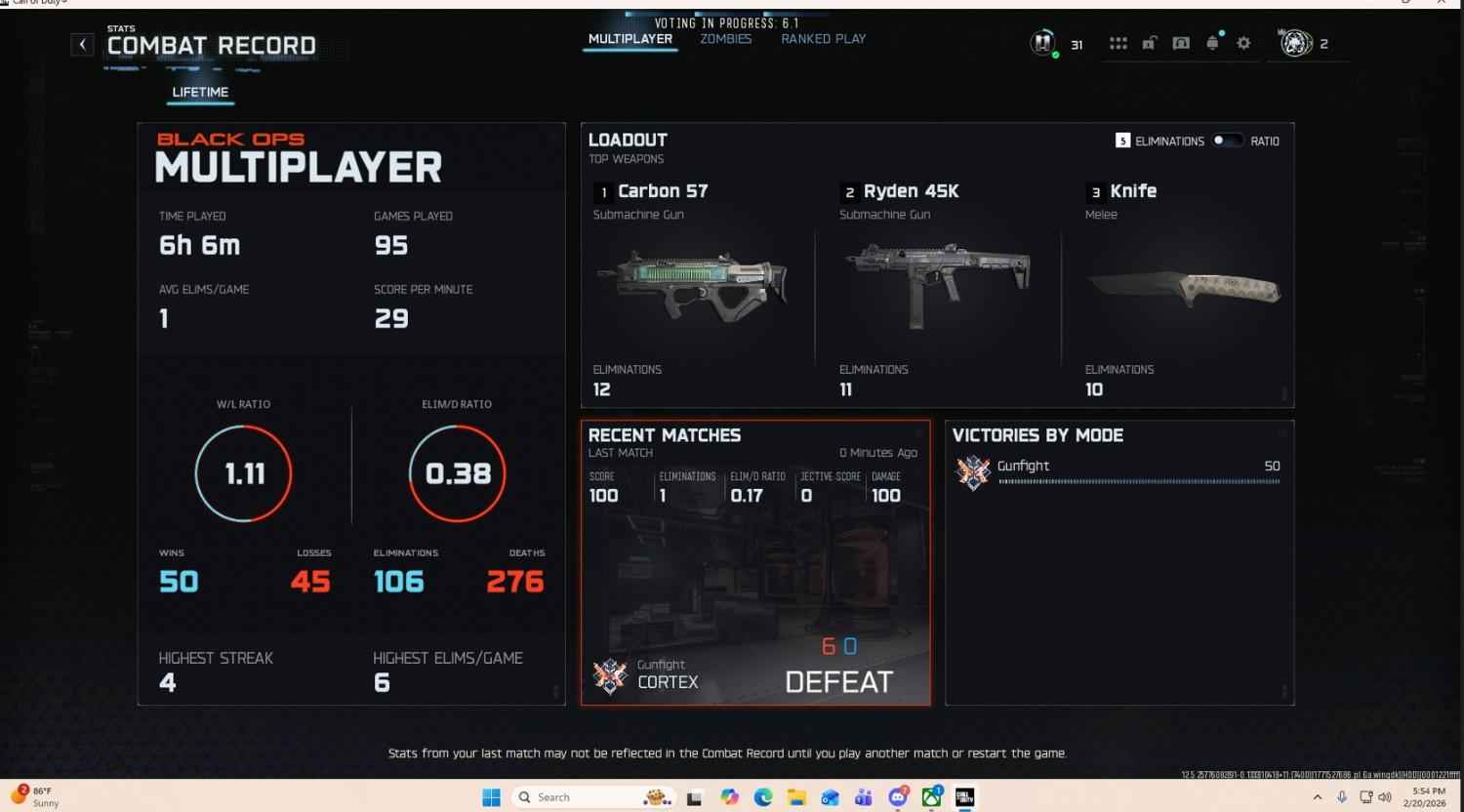Switch to the Zombies tab

click(724, 38)
